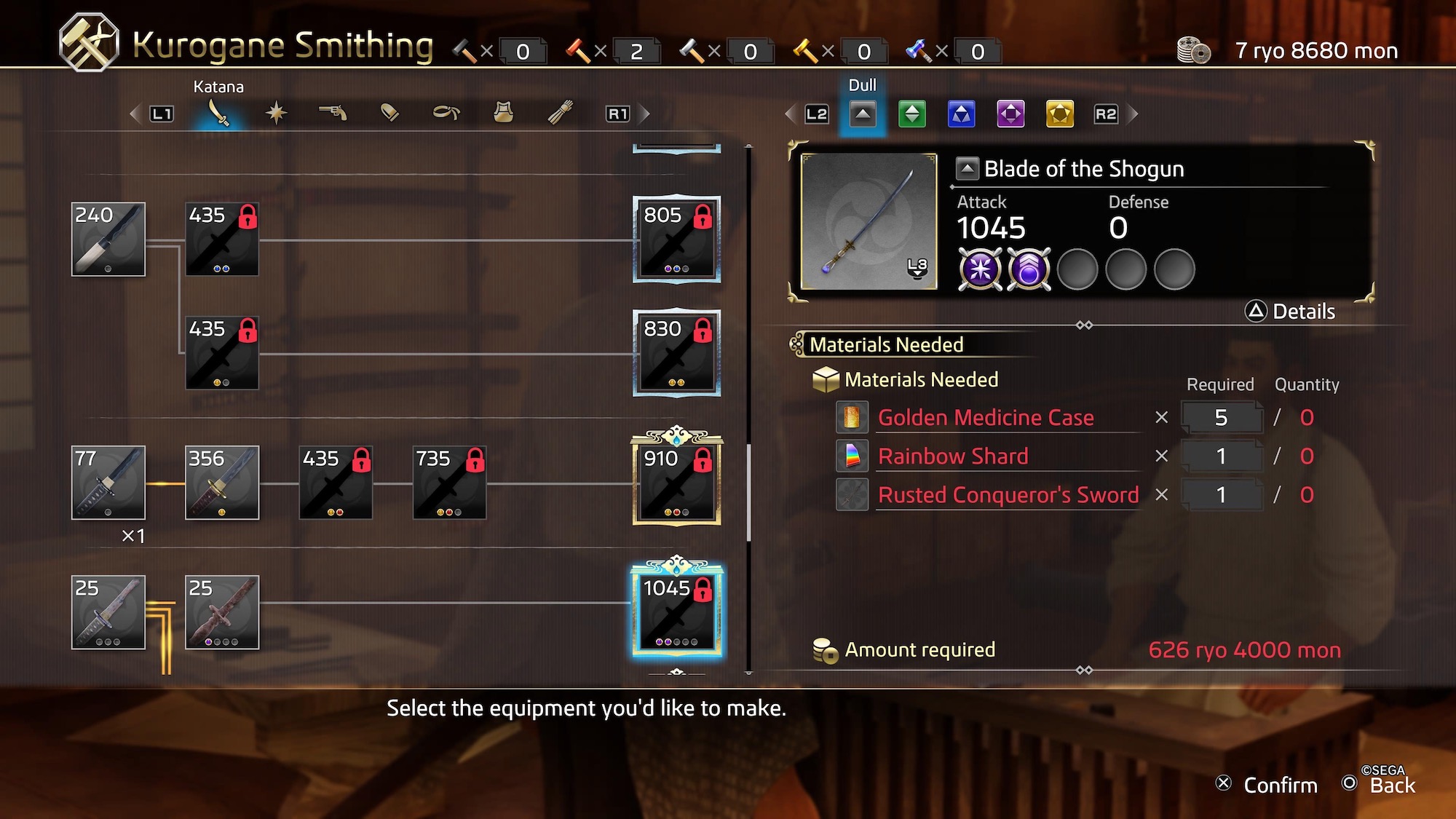Select the locked 910 attack katana recipe
The height and width of the screenshot is (819, 1456).
pyautogui.click(x=676, y=480)
